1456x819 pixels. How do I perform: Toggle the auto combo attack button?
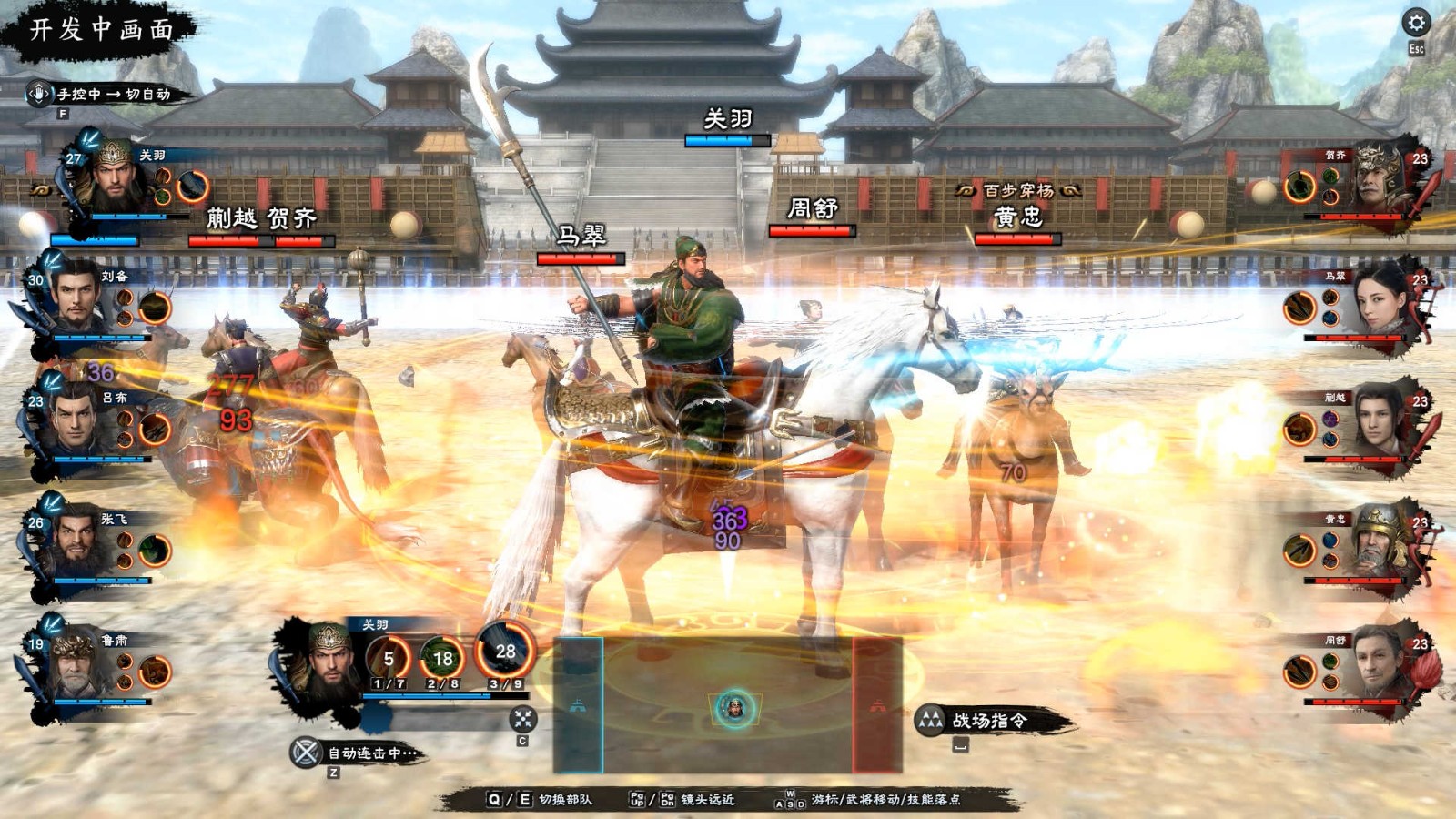tap(306, 753)
